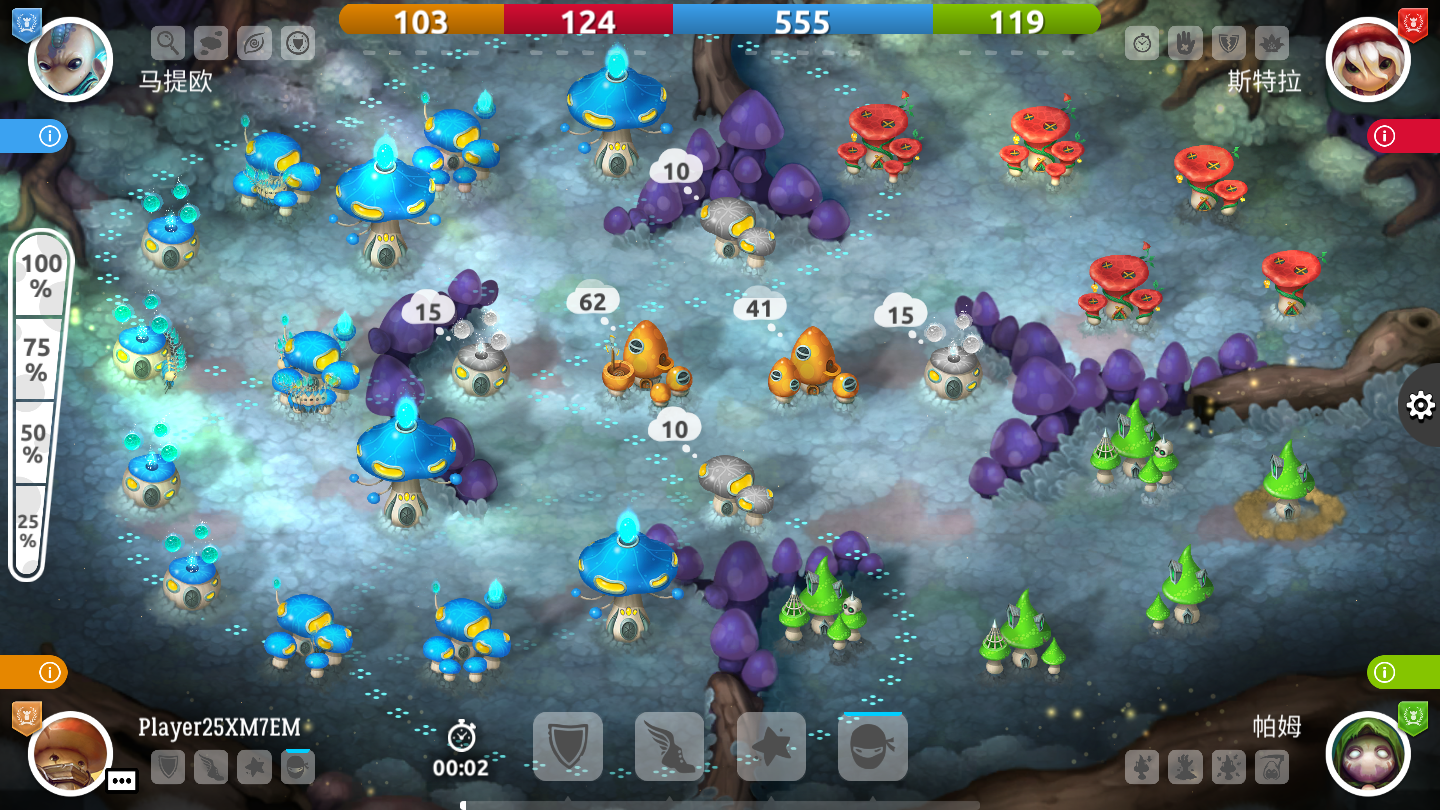Click Player25XM7EM's mushroom hero portrait
Viewport: 1440px width, 810px height.
tap(70, 752)
